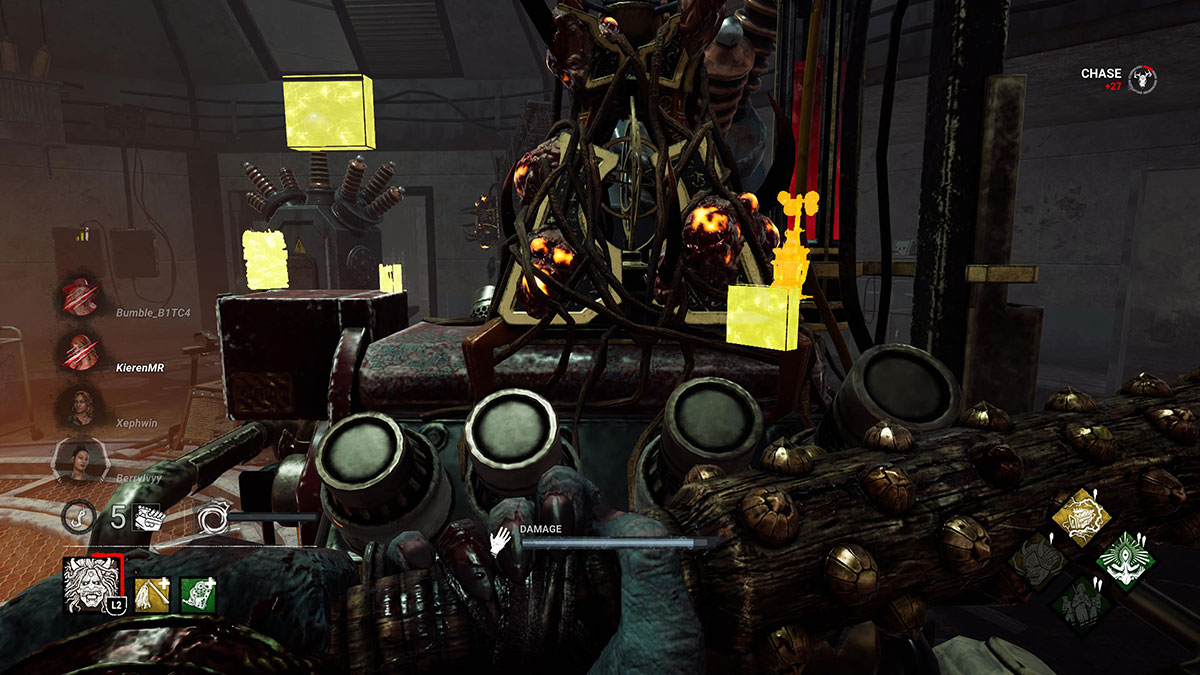
Task: Click Xephwin's survivor portrait
Action: click(77, 406)
